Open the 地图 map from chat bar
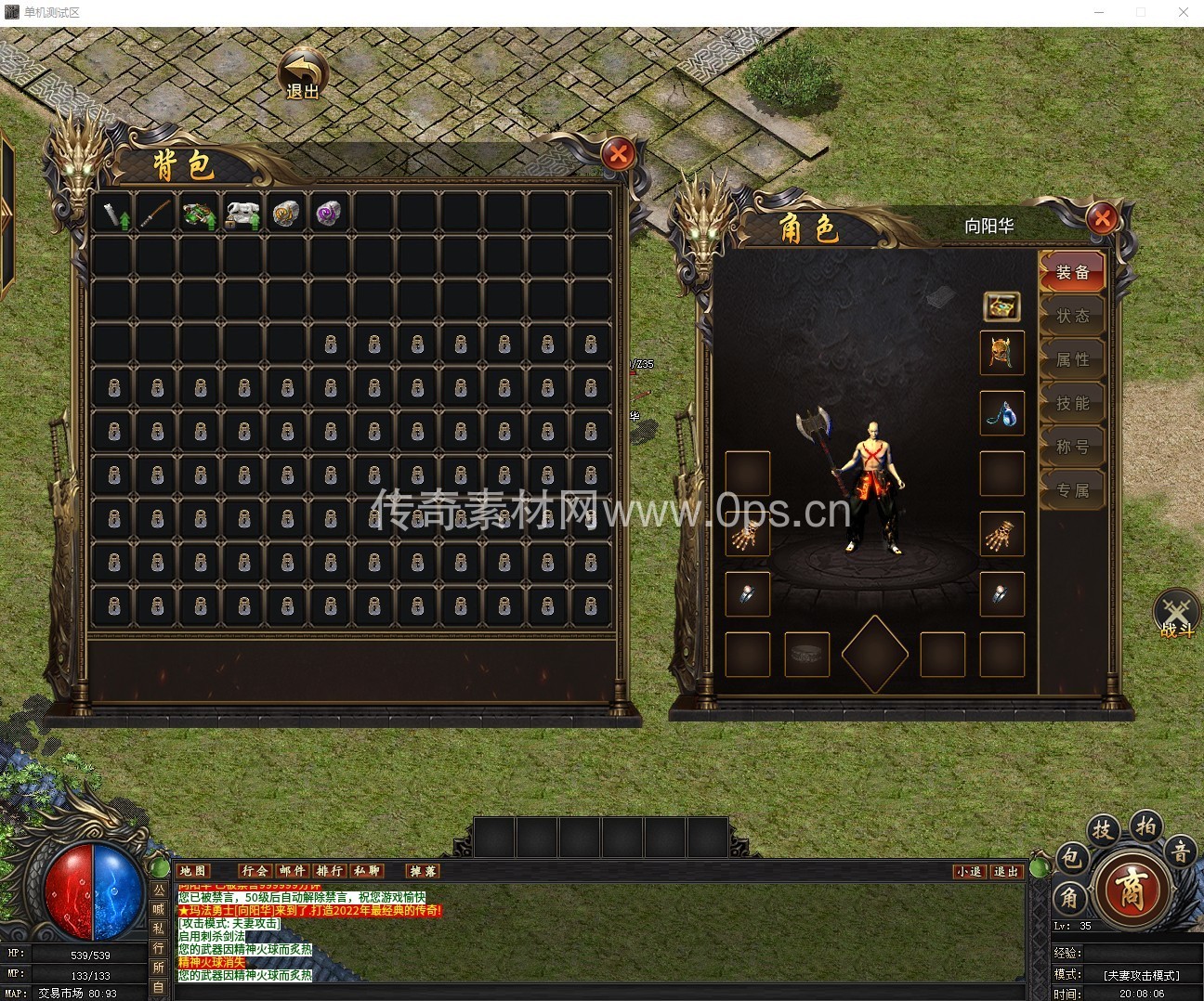Image resolution: width=1204 pixels, height=1001 pixels. (194, 871)
